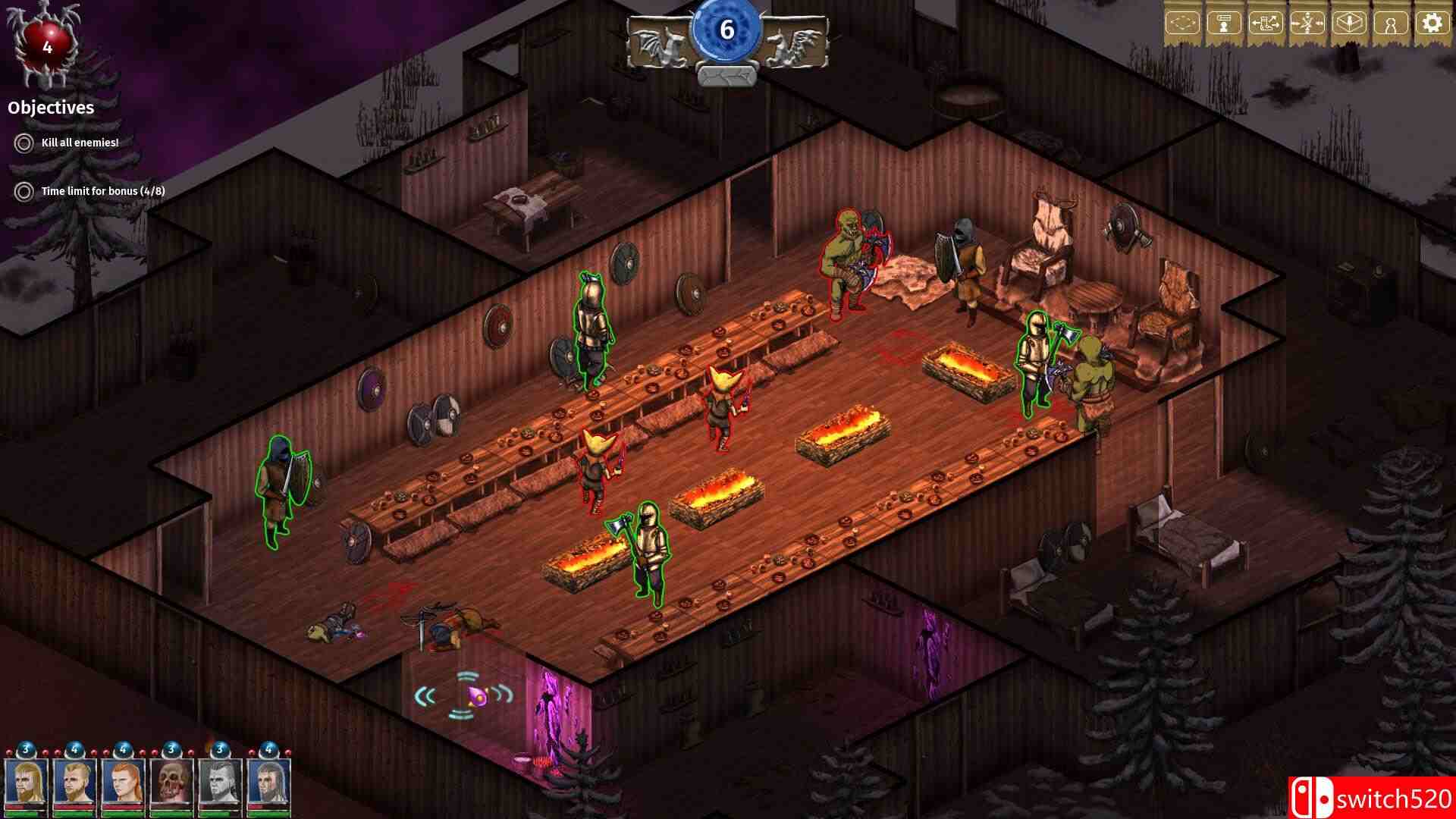Click the boot with arrows movement icon
The width and height of the screenshot is (1456, 819).
[x=1266, y=24]
